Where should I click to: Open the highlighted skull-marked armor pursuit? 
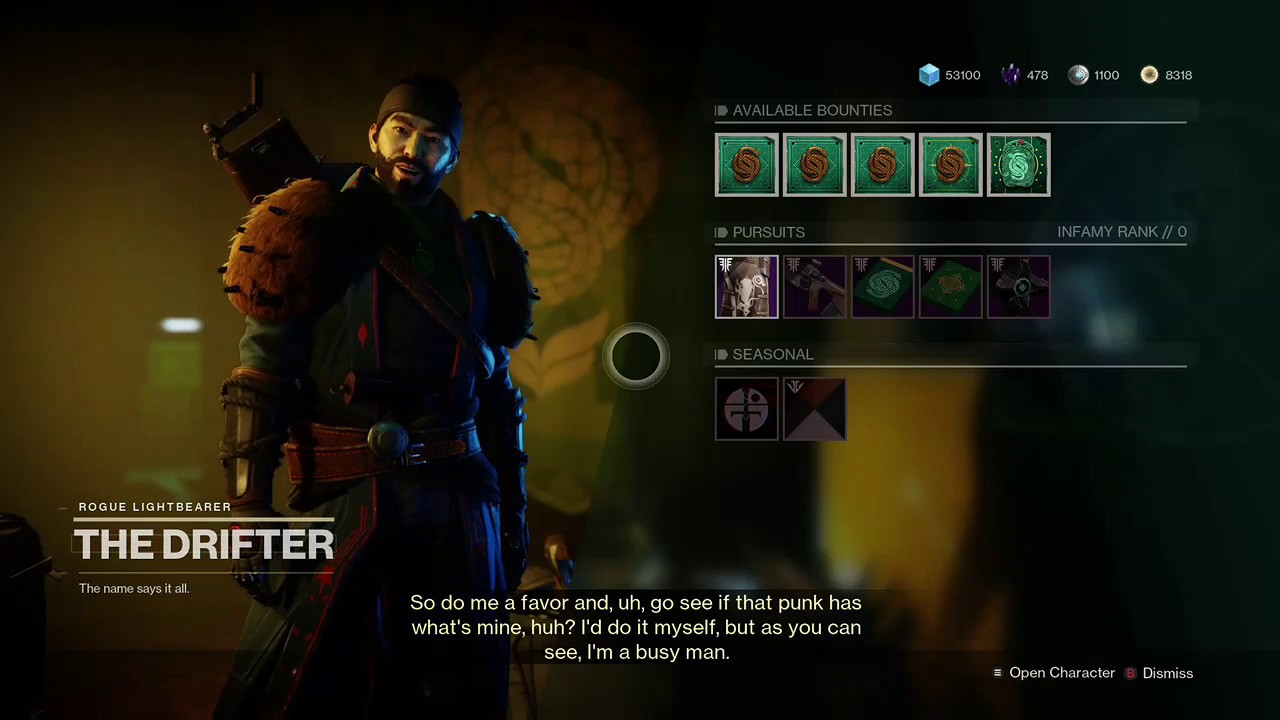tap(747, 287)
